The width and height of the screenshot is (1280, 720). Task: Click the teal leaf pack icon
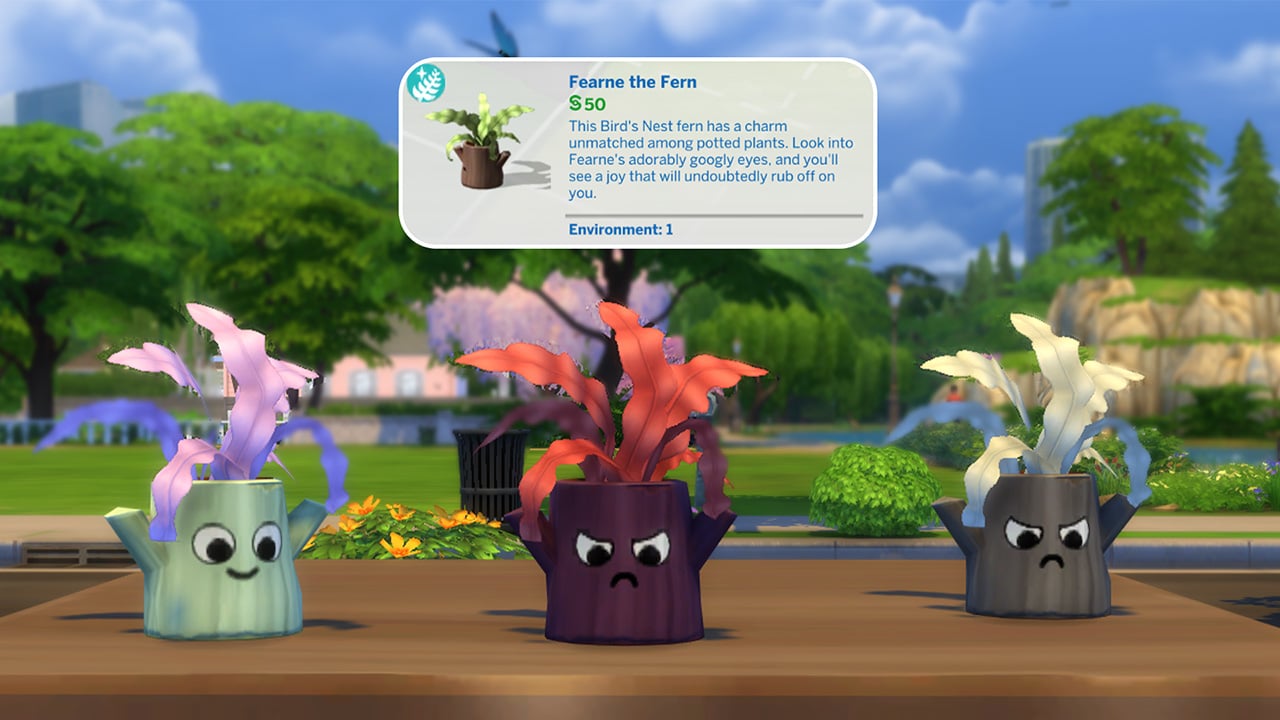tap(427, 85)
